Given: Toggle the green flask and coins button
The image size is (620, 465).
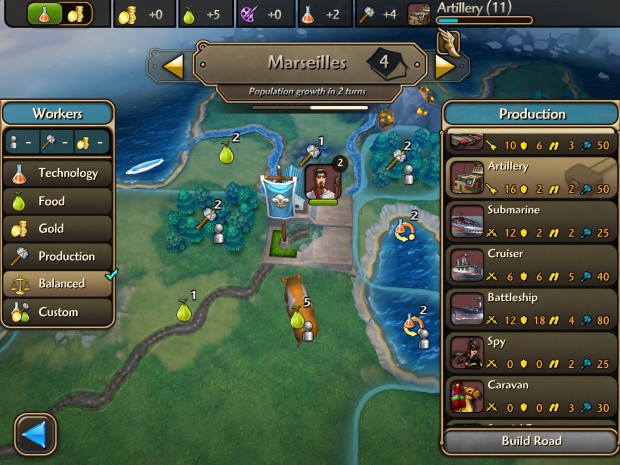Looking at the screenshot, I should coord(60,13).
